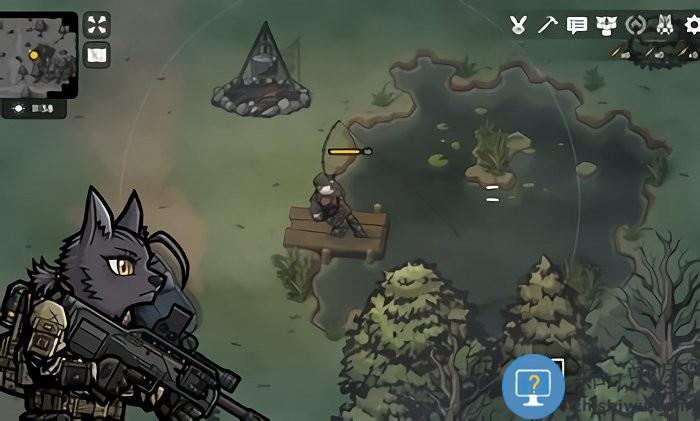This screenshot has height=421, width=700.
Task: Select the circular flame emblem icon
Action: tap(635, 25)
